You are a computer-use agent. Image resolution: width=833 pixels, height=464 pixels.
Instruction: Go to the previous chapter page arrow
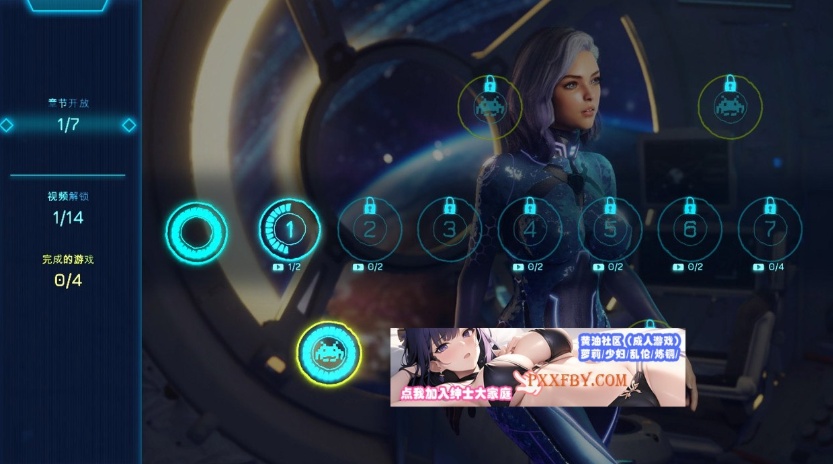click(7, 125)
